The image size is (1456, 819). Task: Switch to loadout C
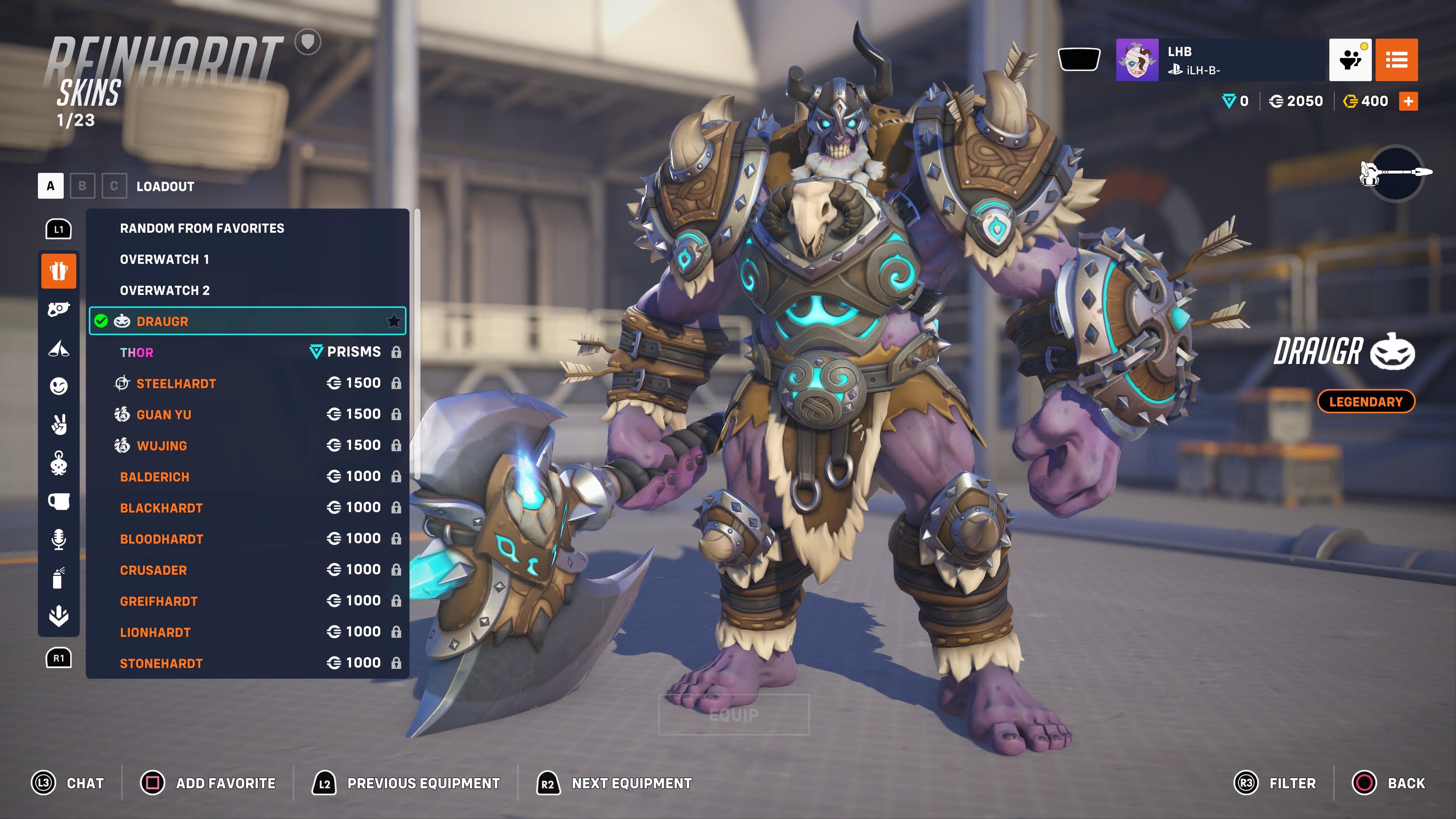[x=114, y=186]
